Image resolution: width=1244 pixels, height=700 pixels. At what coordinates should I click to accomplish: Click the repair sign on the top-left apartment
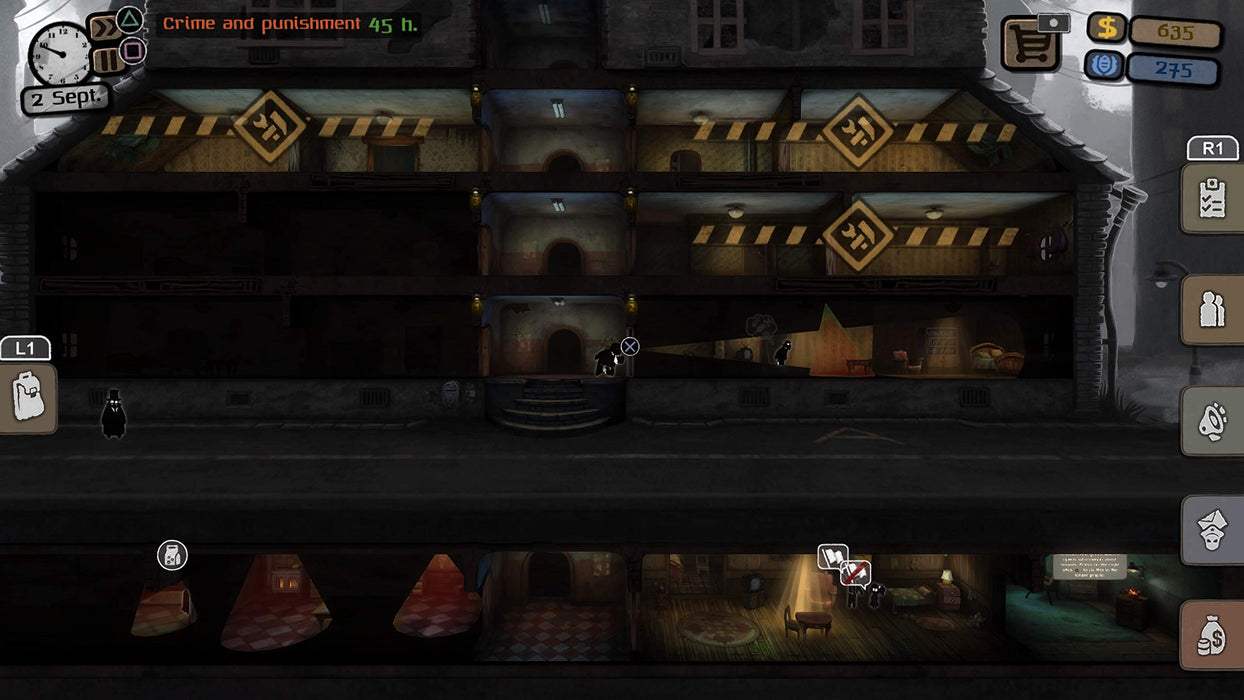(x=269, y=126)
